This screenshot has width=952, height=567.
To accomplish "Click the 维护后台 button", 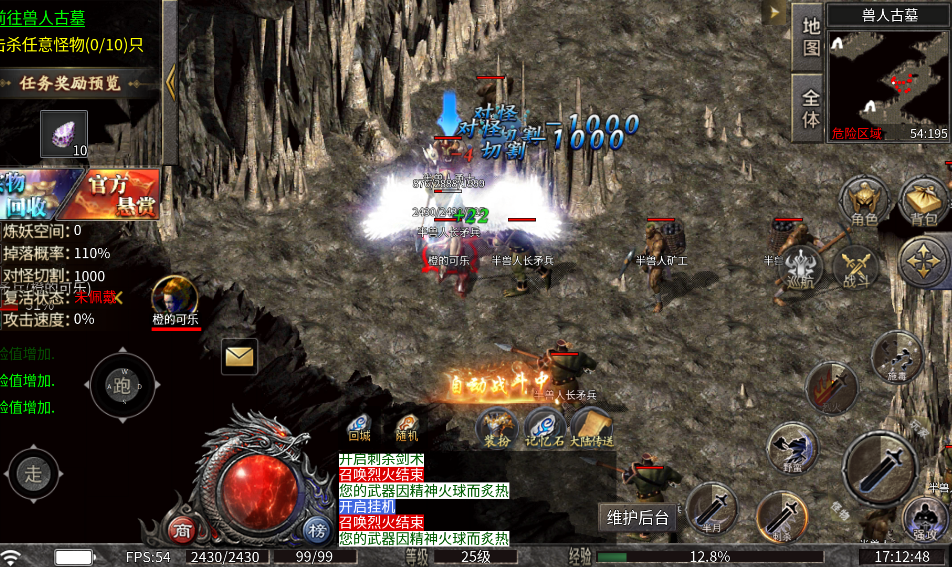I will 637,517.
